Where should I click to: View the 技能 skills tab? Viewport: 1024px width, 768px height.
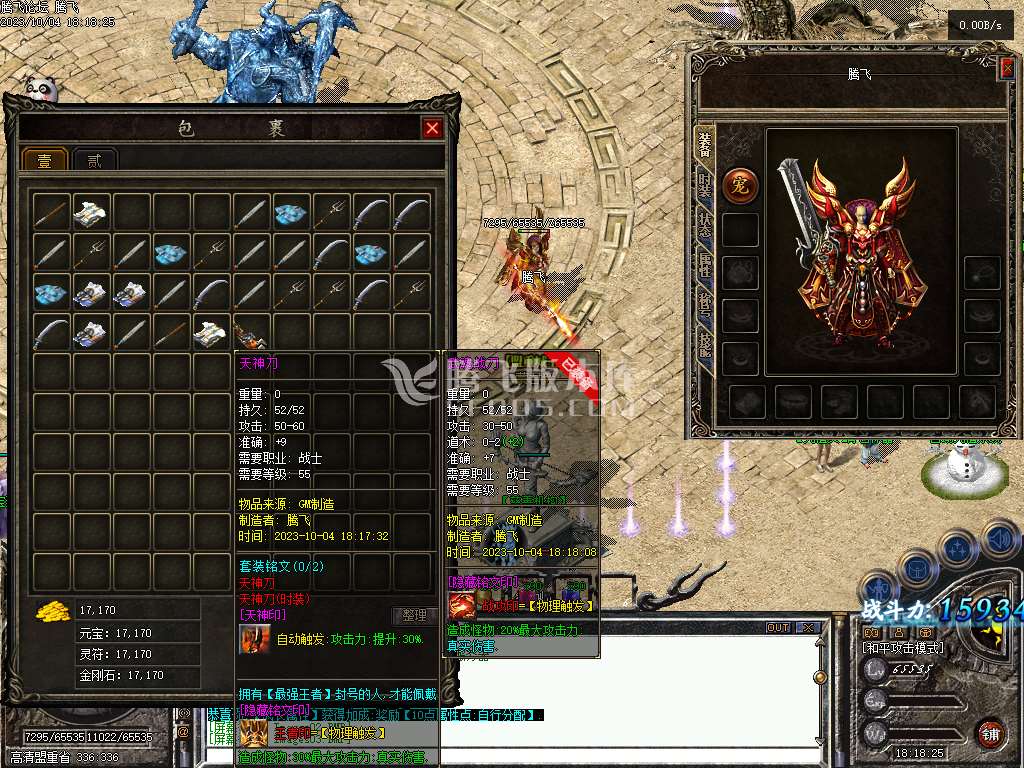tap(704, 343)
